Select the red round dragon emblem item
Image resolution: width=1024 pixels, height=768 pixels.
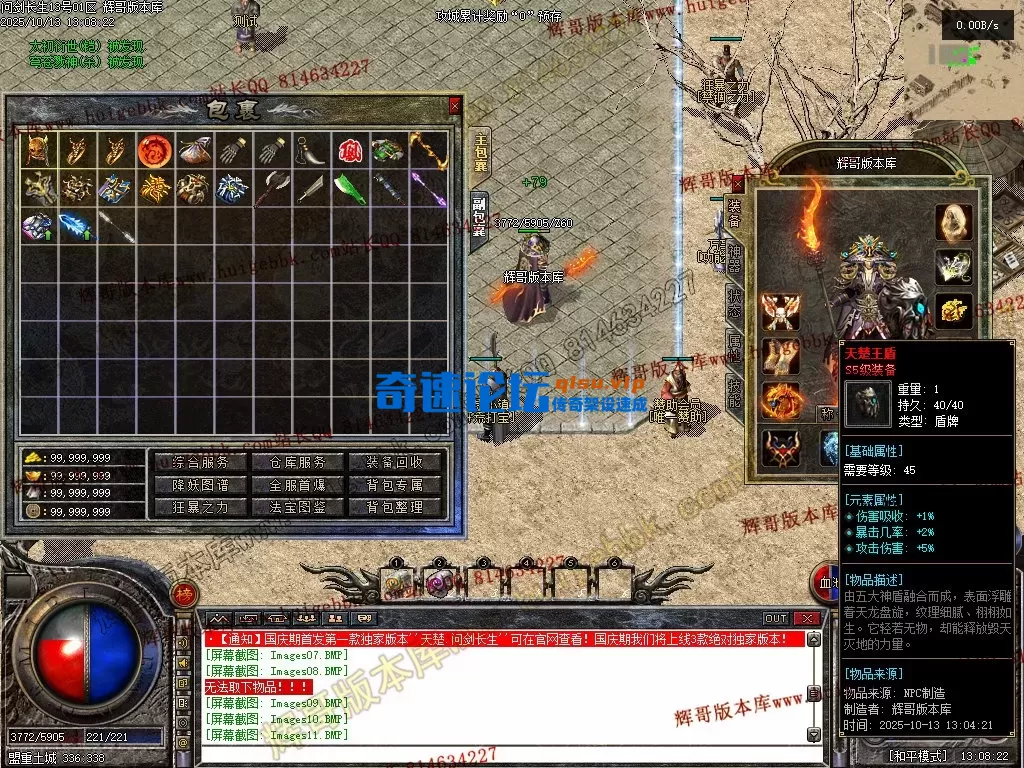tap(152, 150)
